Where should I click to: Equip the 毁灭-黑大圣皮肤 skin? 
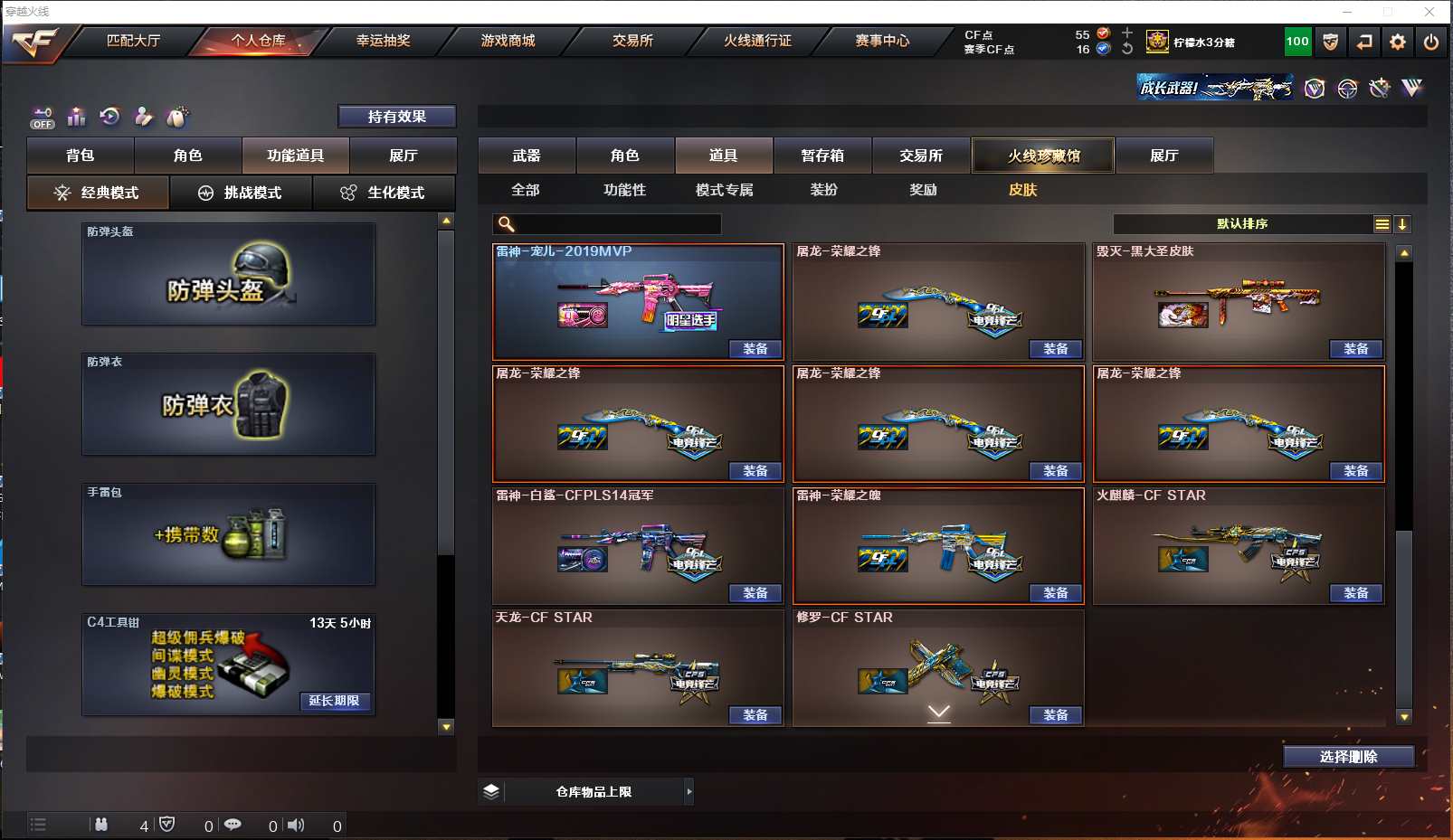[x=1355, y=349]
